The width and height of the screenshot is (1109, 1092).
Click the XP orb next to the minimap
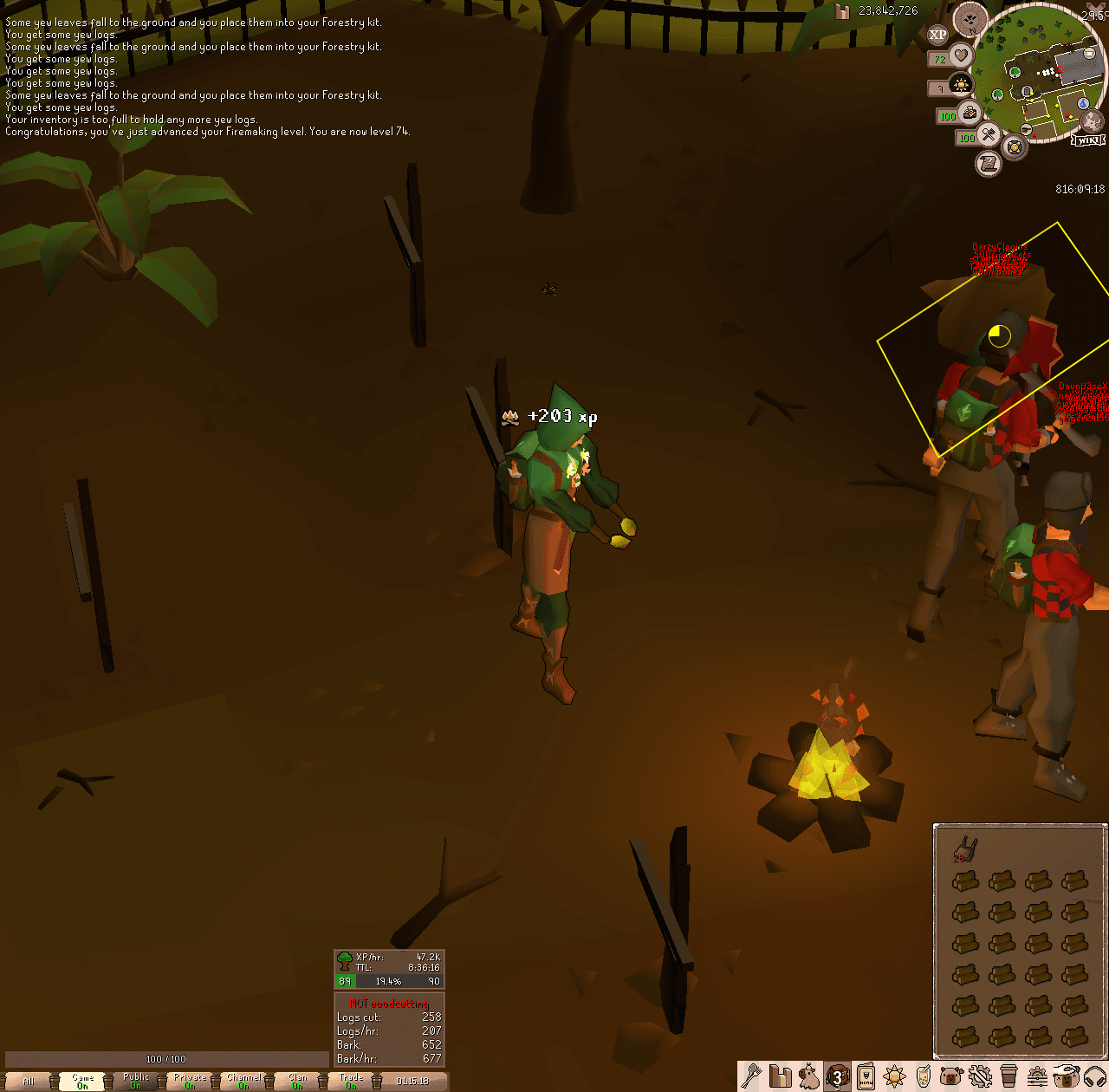940,34
